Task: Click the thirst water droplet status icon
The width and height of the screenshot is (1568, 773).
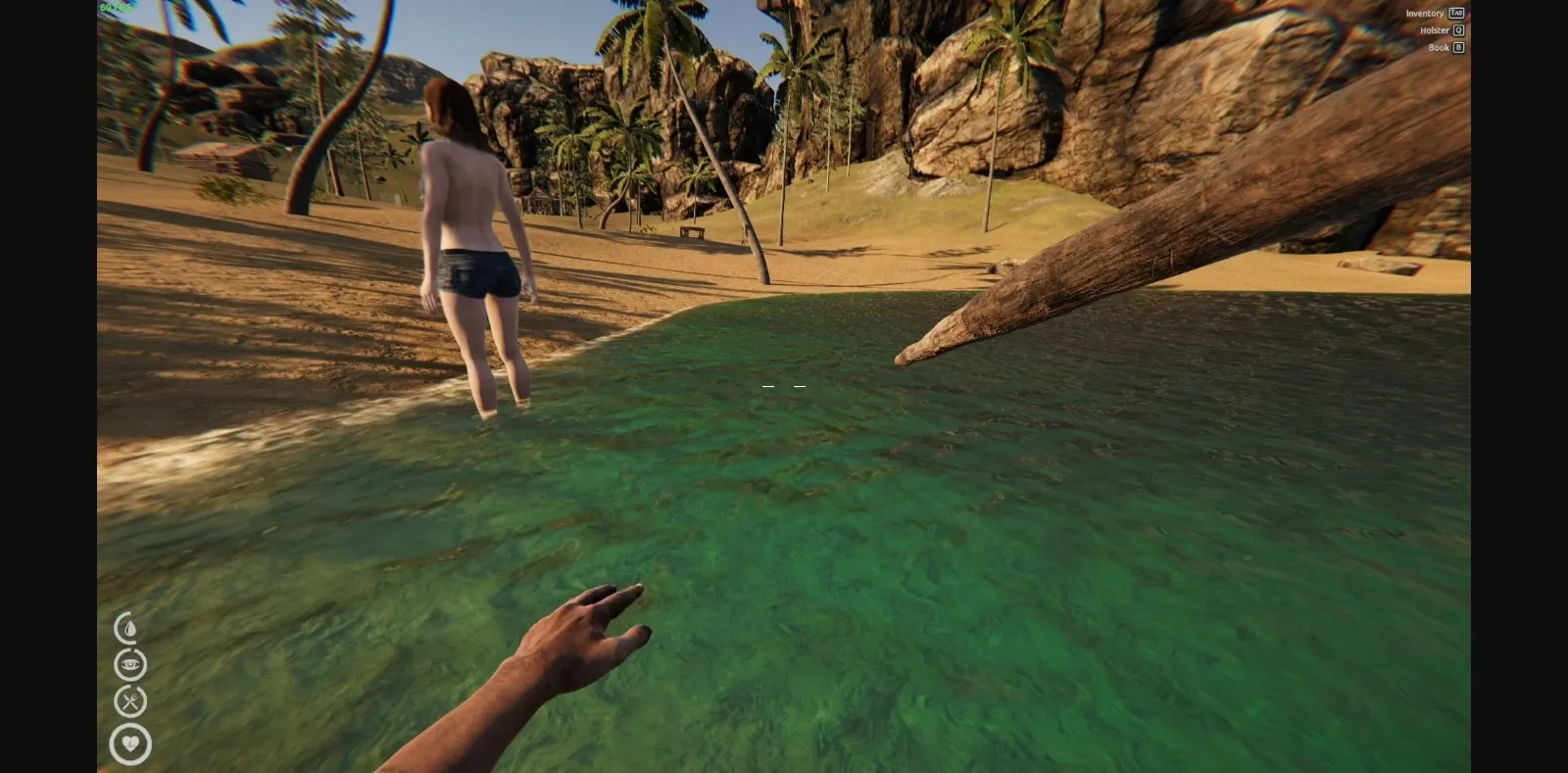Action: [129, 626]
